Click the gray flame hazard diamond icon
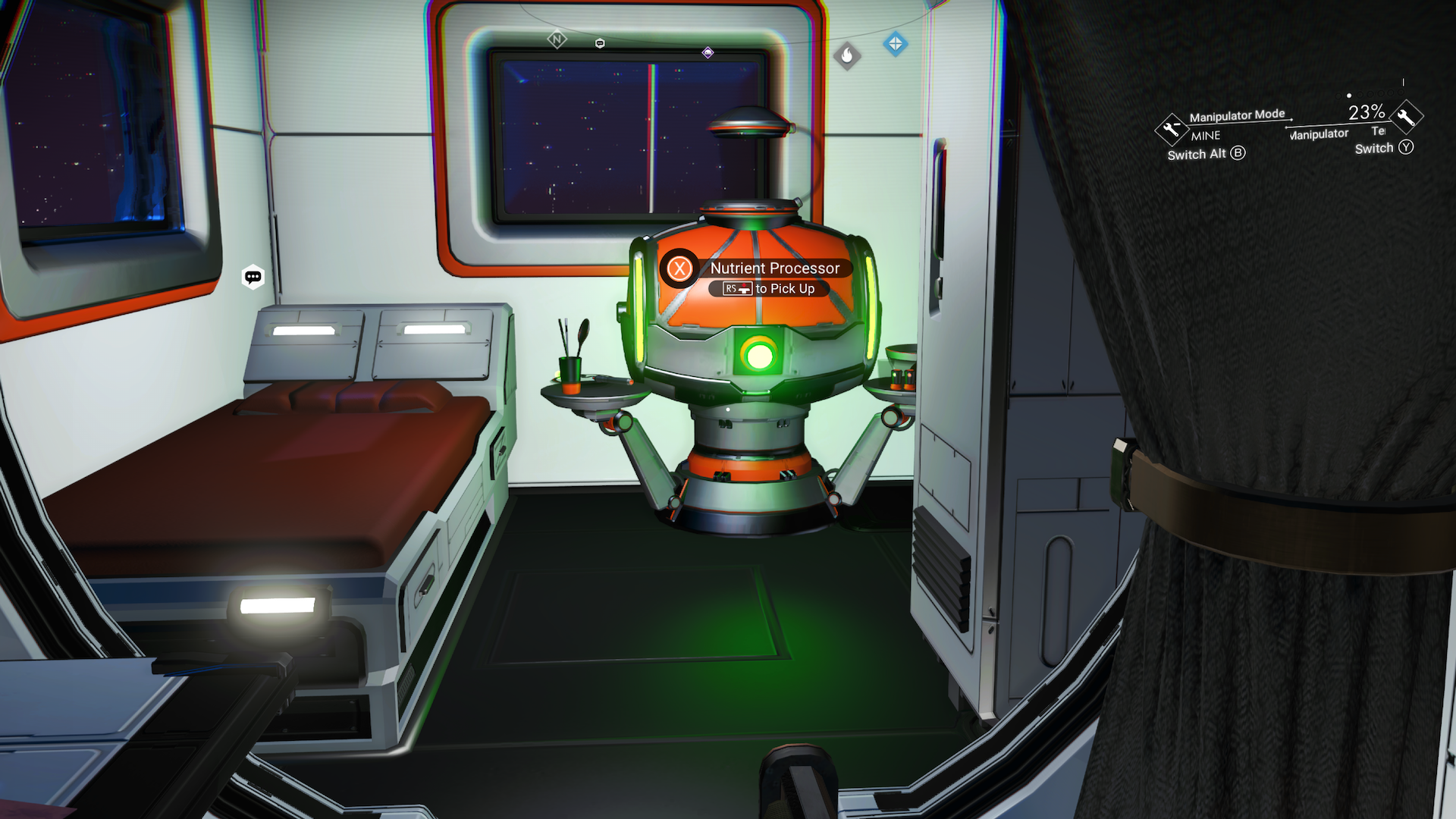This screenshot has width=1456, height=819. [847, 55]
